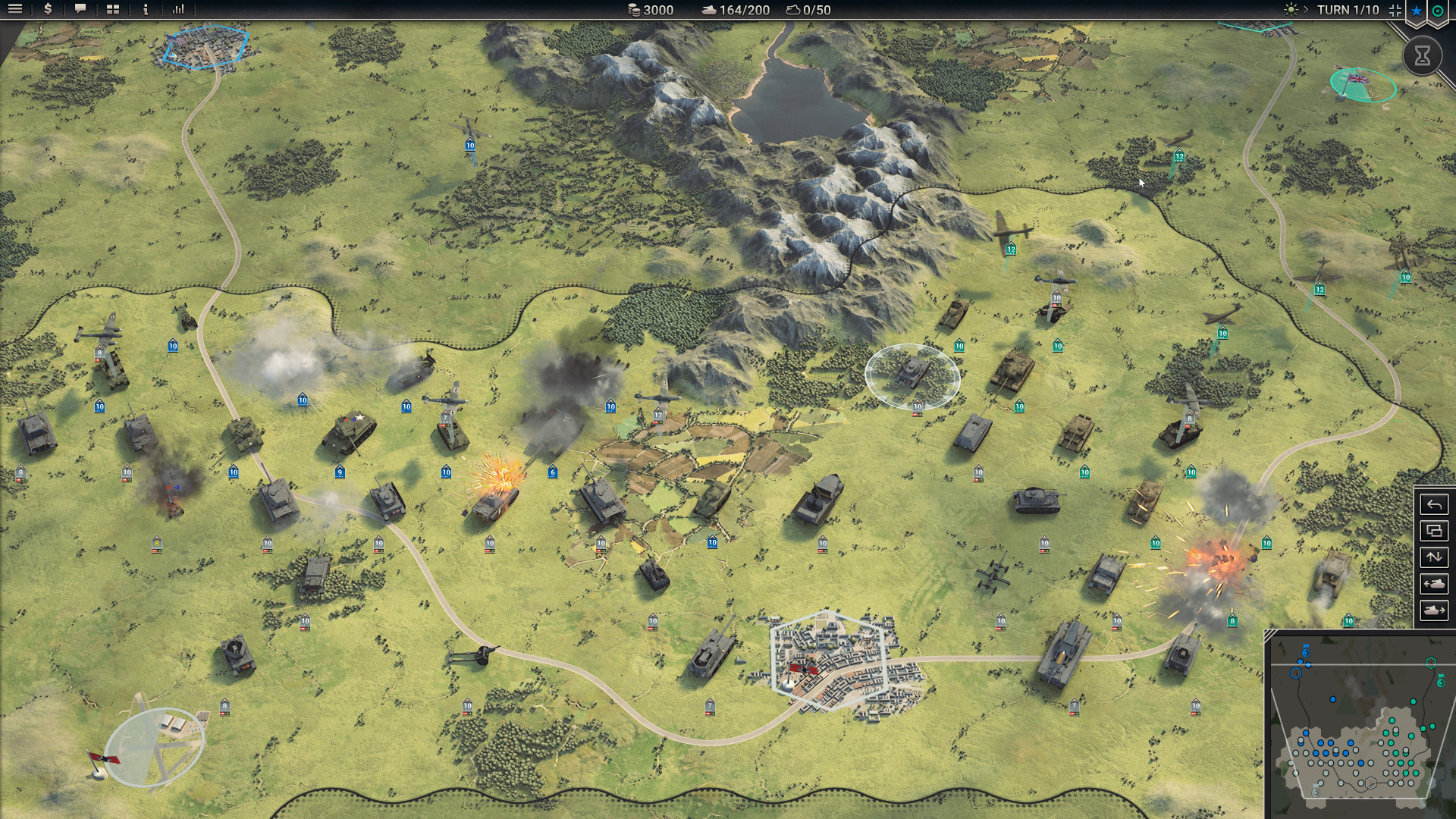This screenshot has height=819, width=1456.
Task: Click the split-arrows layout icon near the turn counter
Action: click(x=1394, y=10)
